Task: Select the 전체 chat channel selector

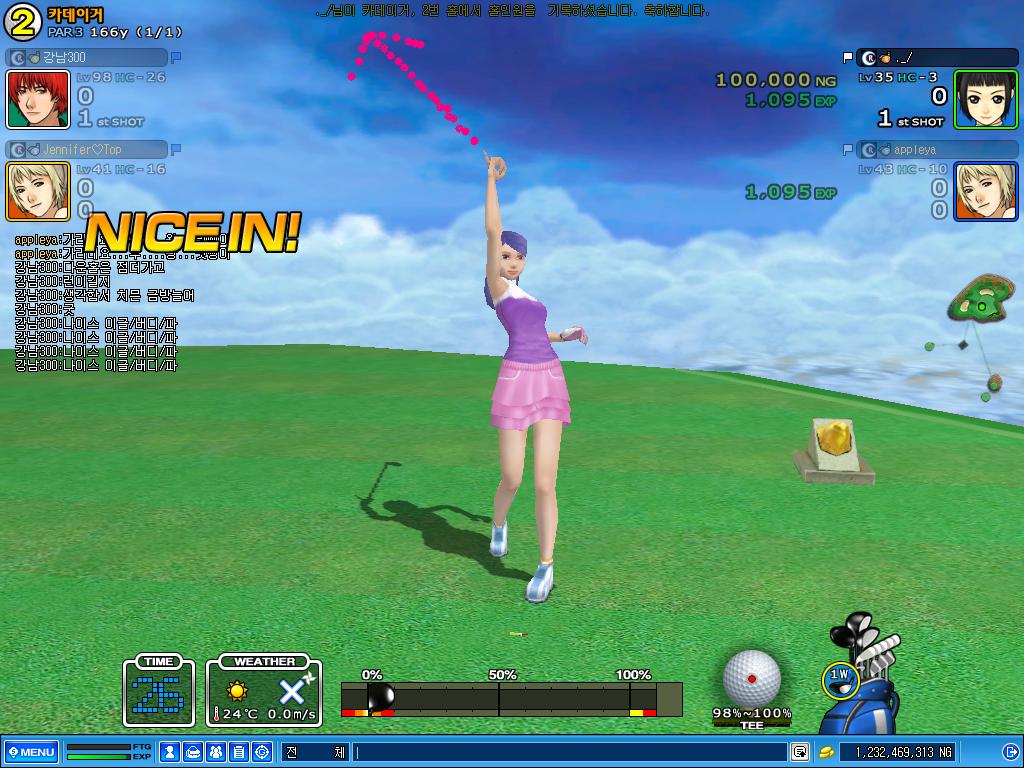Action: point(314,752)
